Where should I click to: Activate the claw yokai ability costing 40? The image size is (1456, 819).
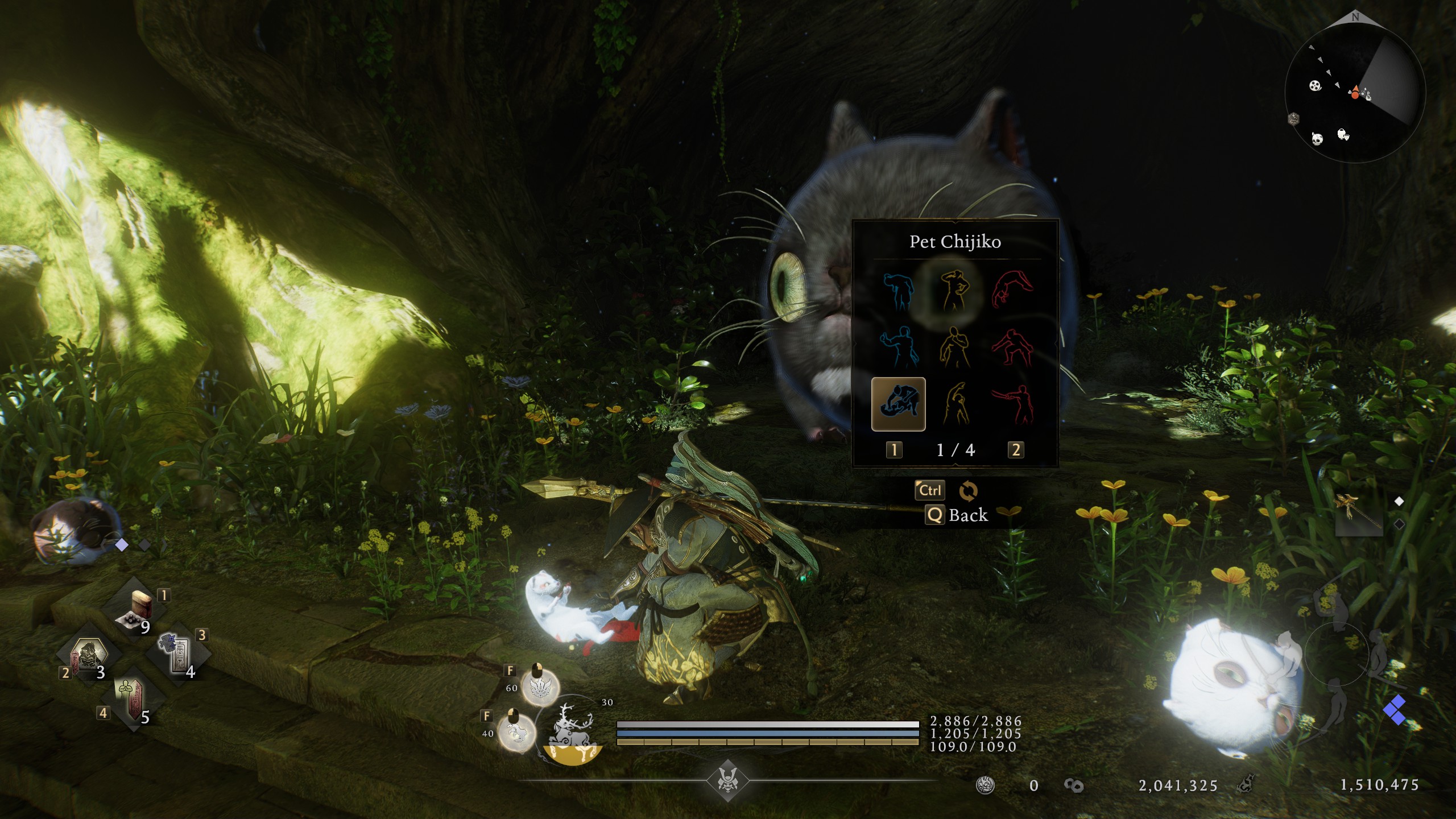tap(516, 732)
